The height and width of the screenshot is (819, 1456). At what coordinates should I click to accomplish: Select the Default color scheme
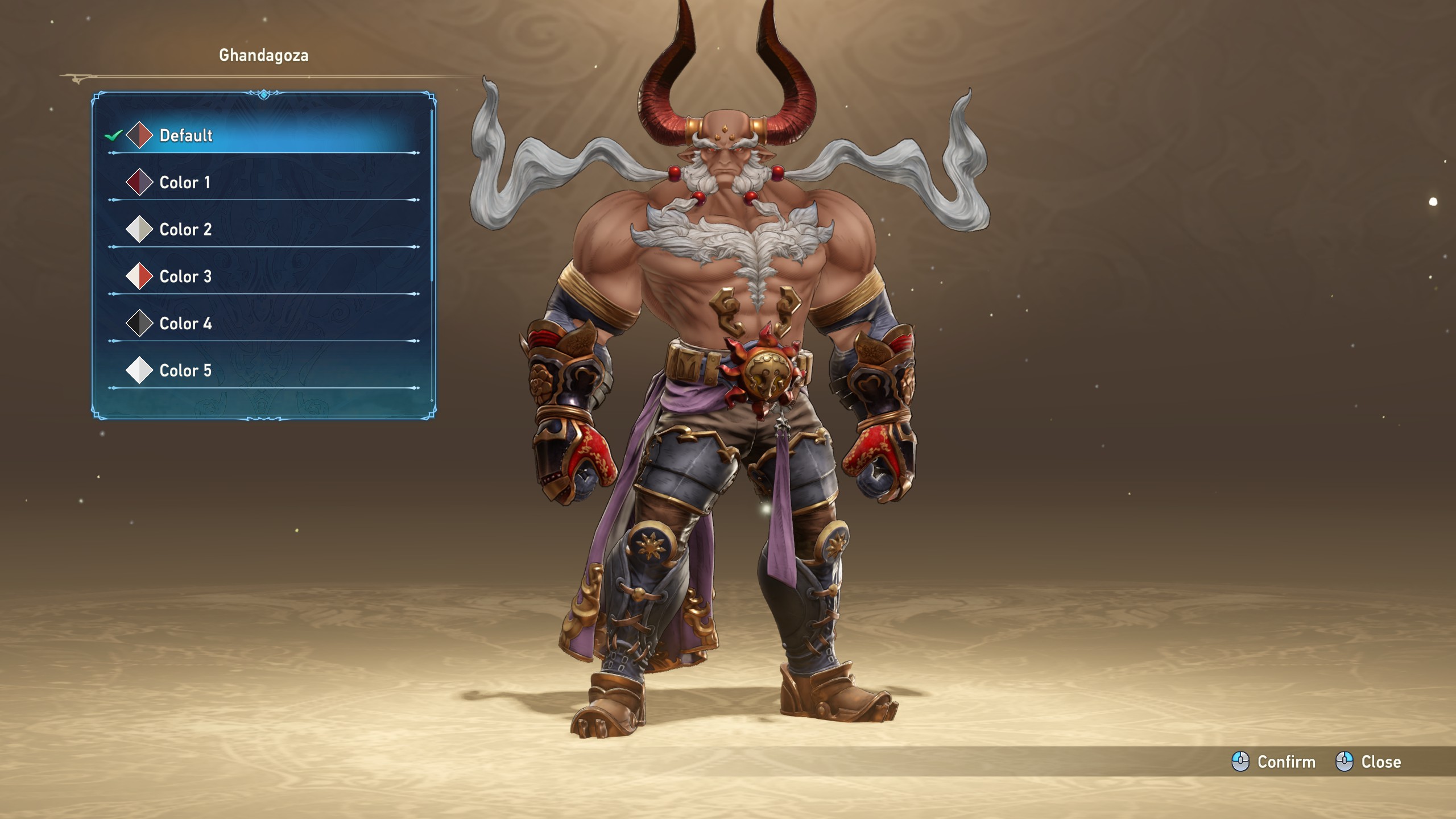pyautogui.click(x=185, y=135)
